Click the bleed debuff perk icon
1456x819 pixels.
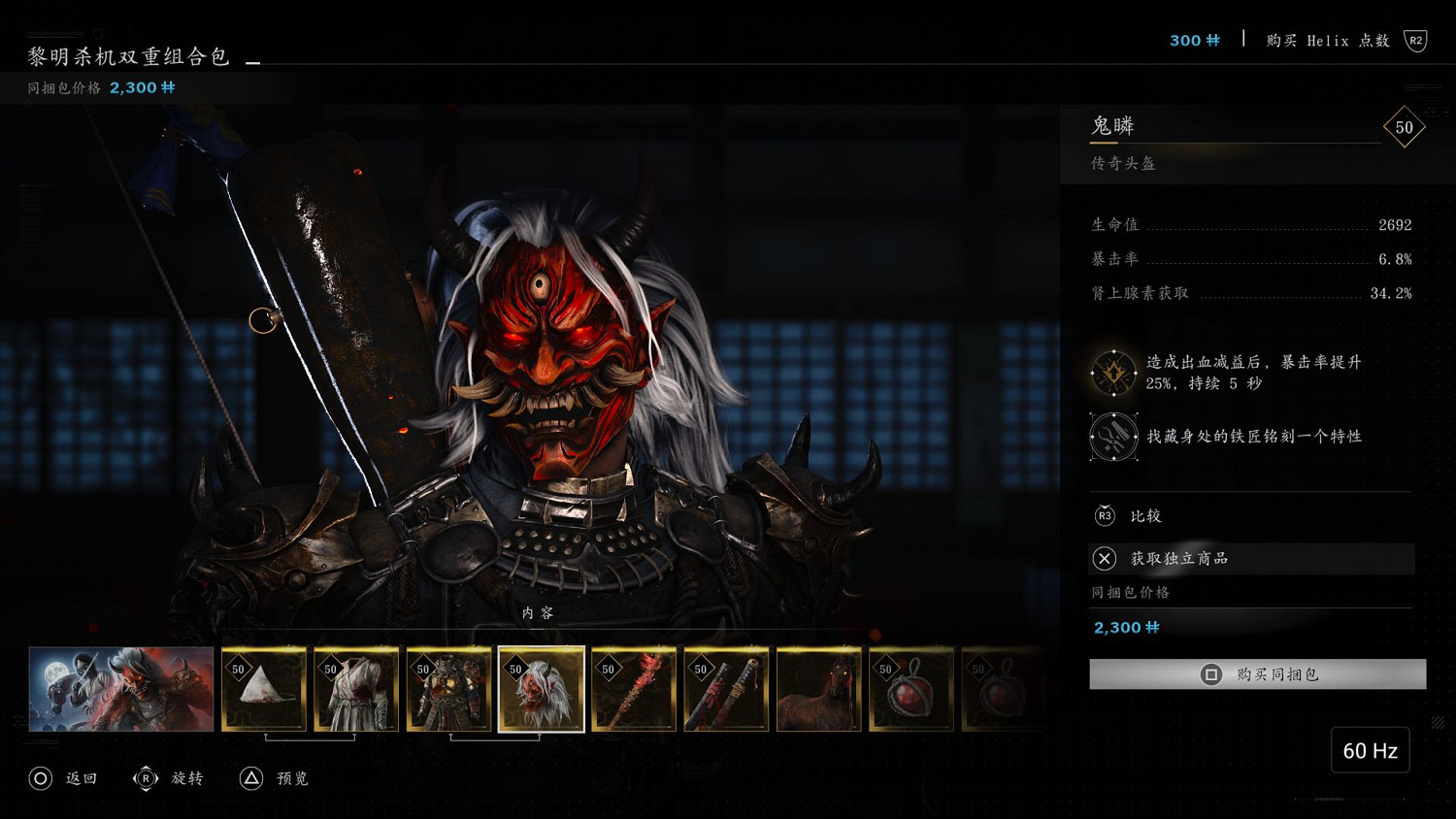(1113, 373)
